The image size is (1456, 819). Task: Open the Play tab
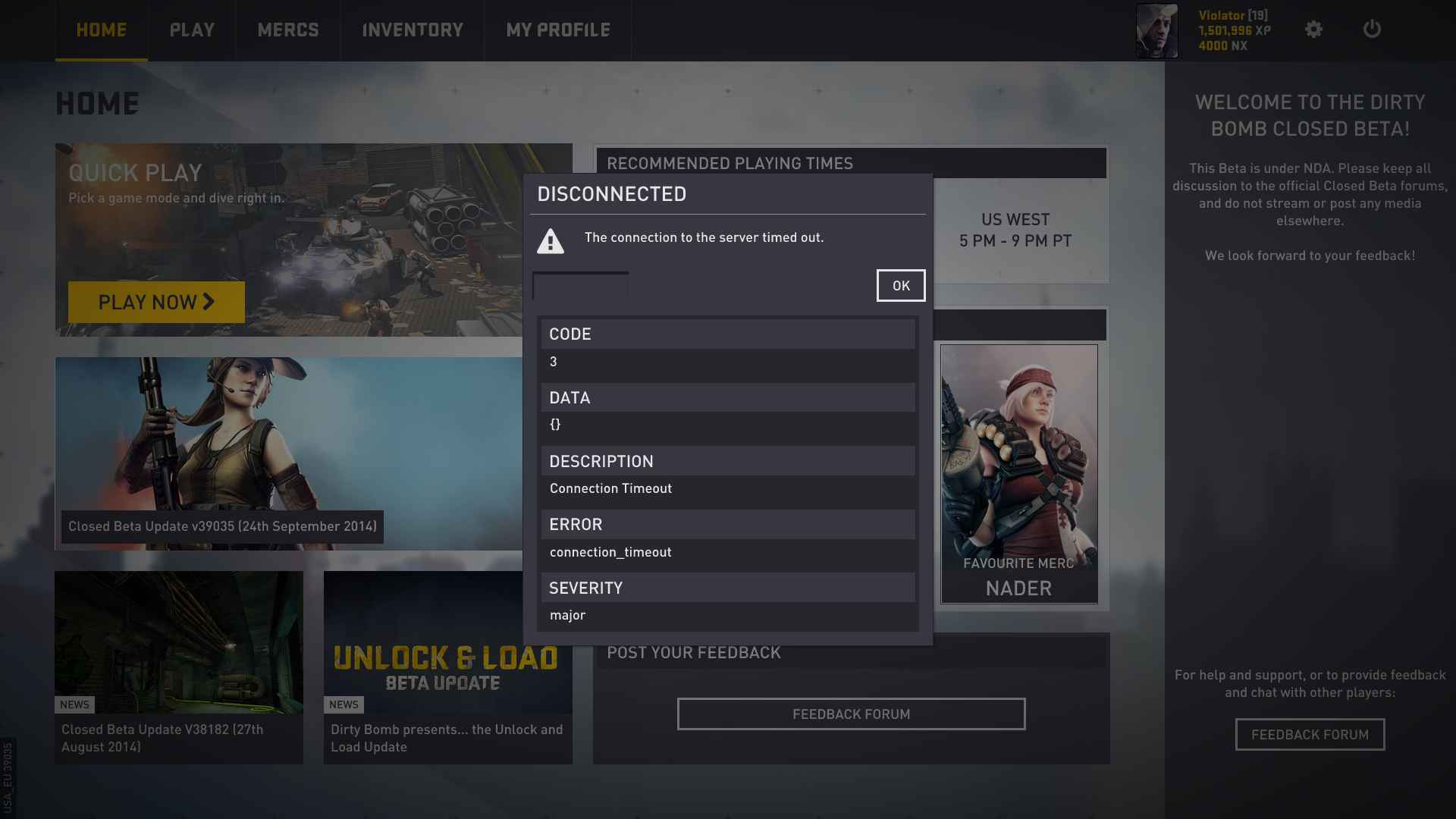point(192,30)
